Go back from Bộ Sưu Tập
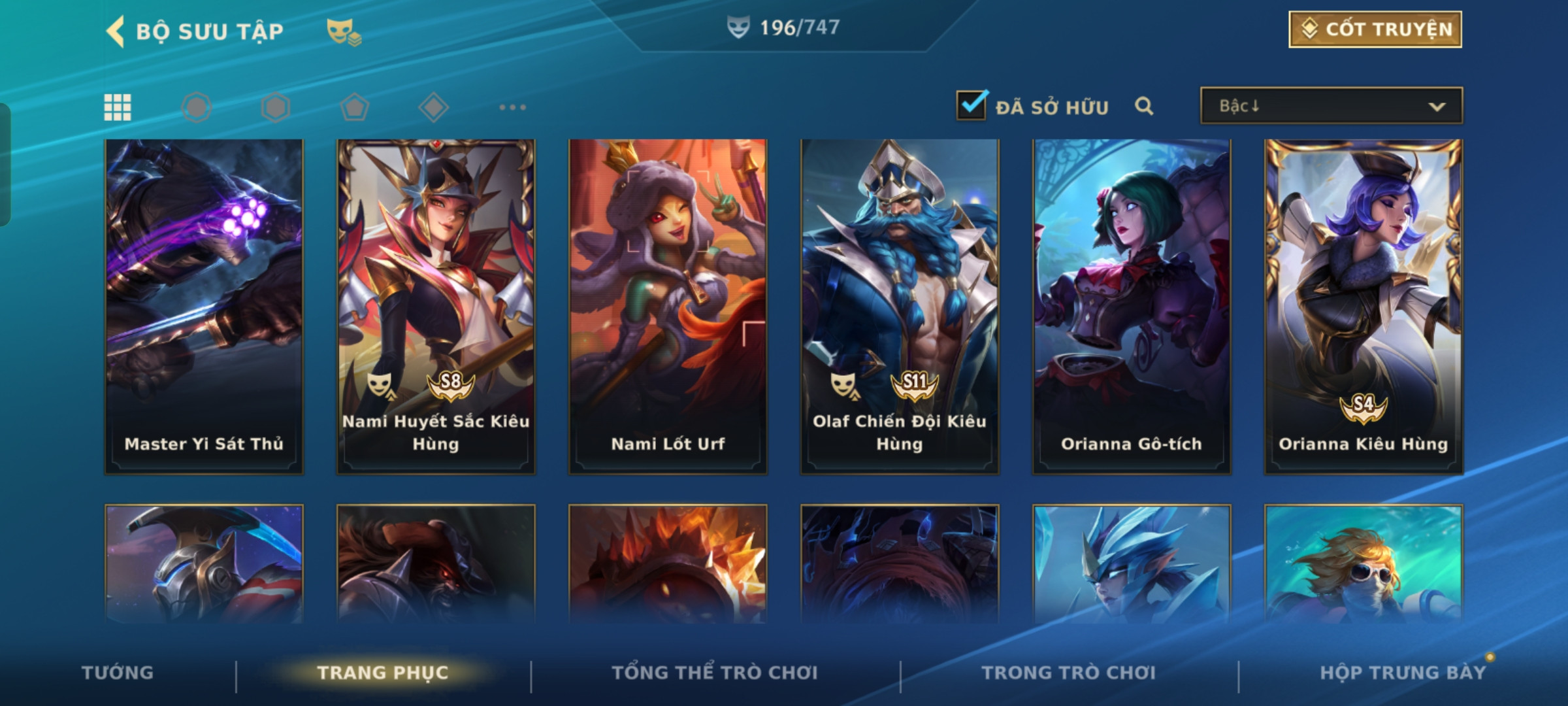The image size is (1568, 706). click(116, 31)
